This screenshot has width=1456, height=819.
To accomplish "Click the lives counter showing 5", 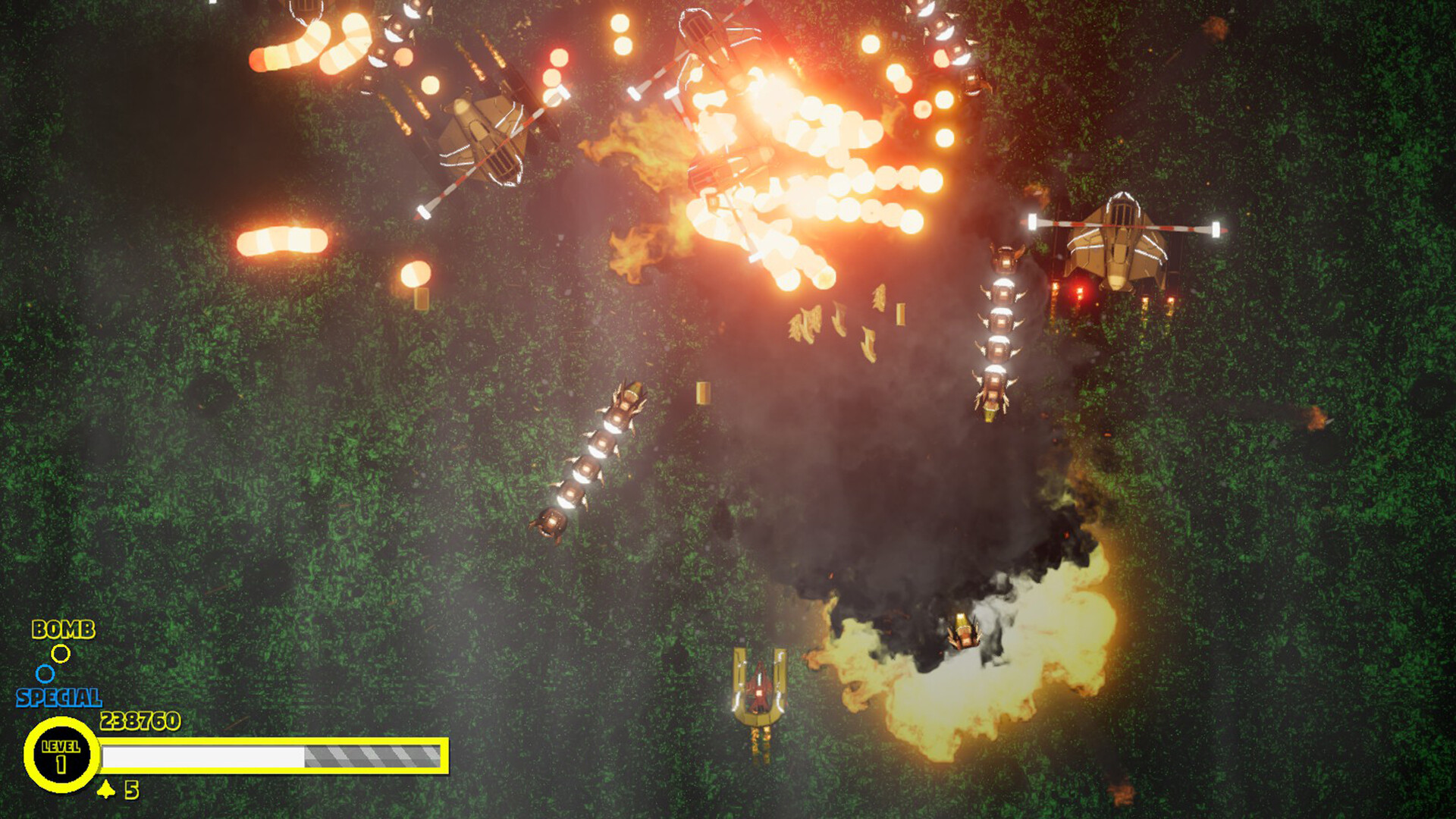I will pos(130,791).
